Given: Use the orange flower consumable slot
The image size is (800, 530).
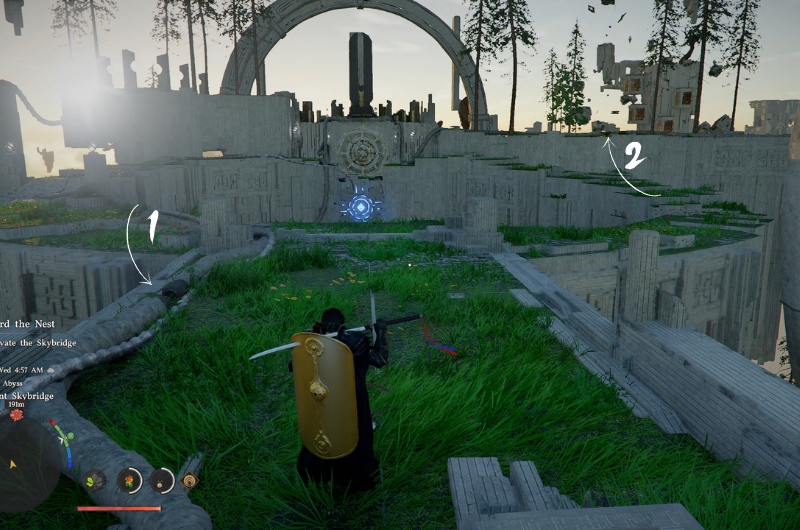Looking at the screenshot, I should (129, 480).
